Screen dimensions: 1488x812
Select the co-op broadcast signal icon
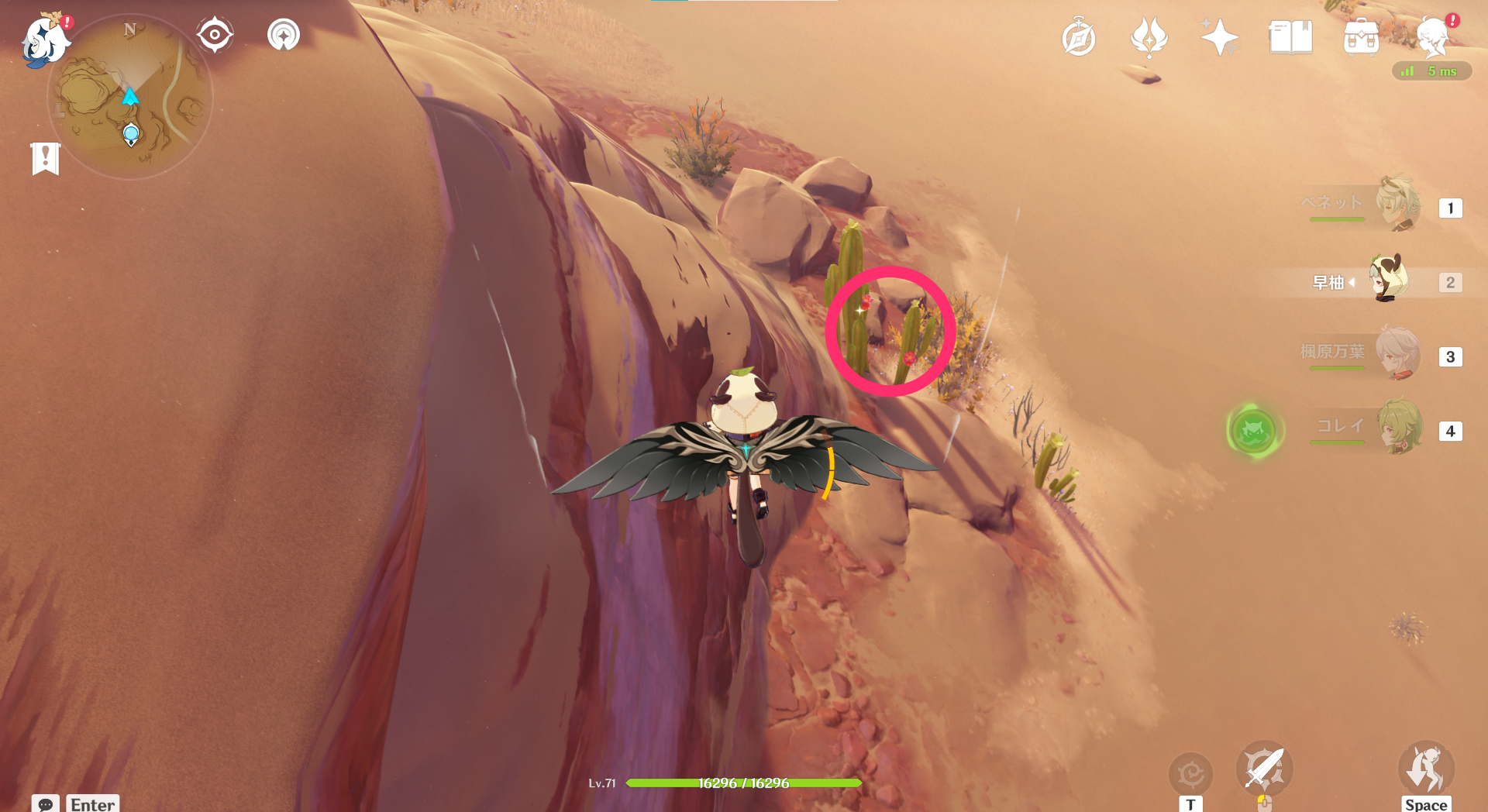[x=283, y=33]
